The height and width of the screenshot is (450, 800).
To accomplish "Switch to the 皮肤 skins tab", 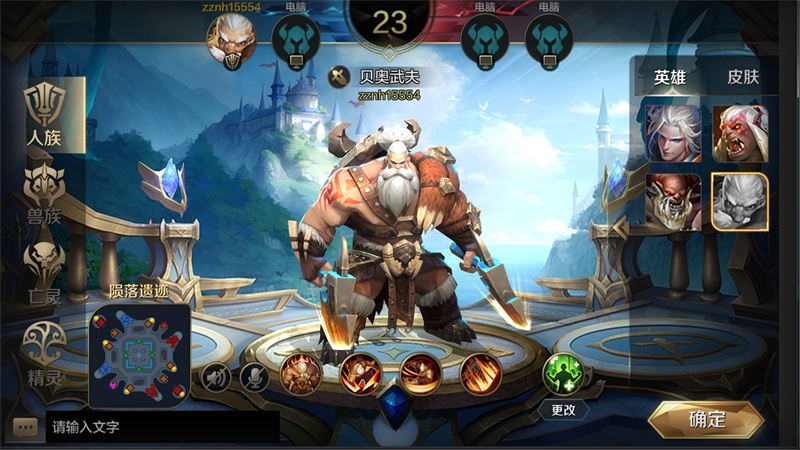I will click(743, 76).
